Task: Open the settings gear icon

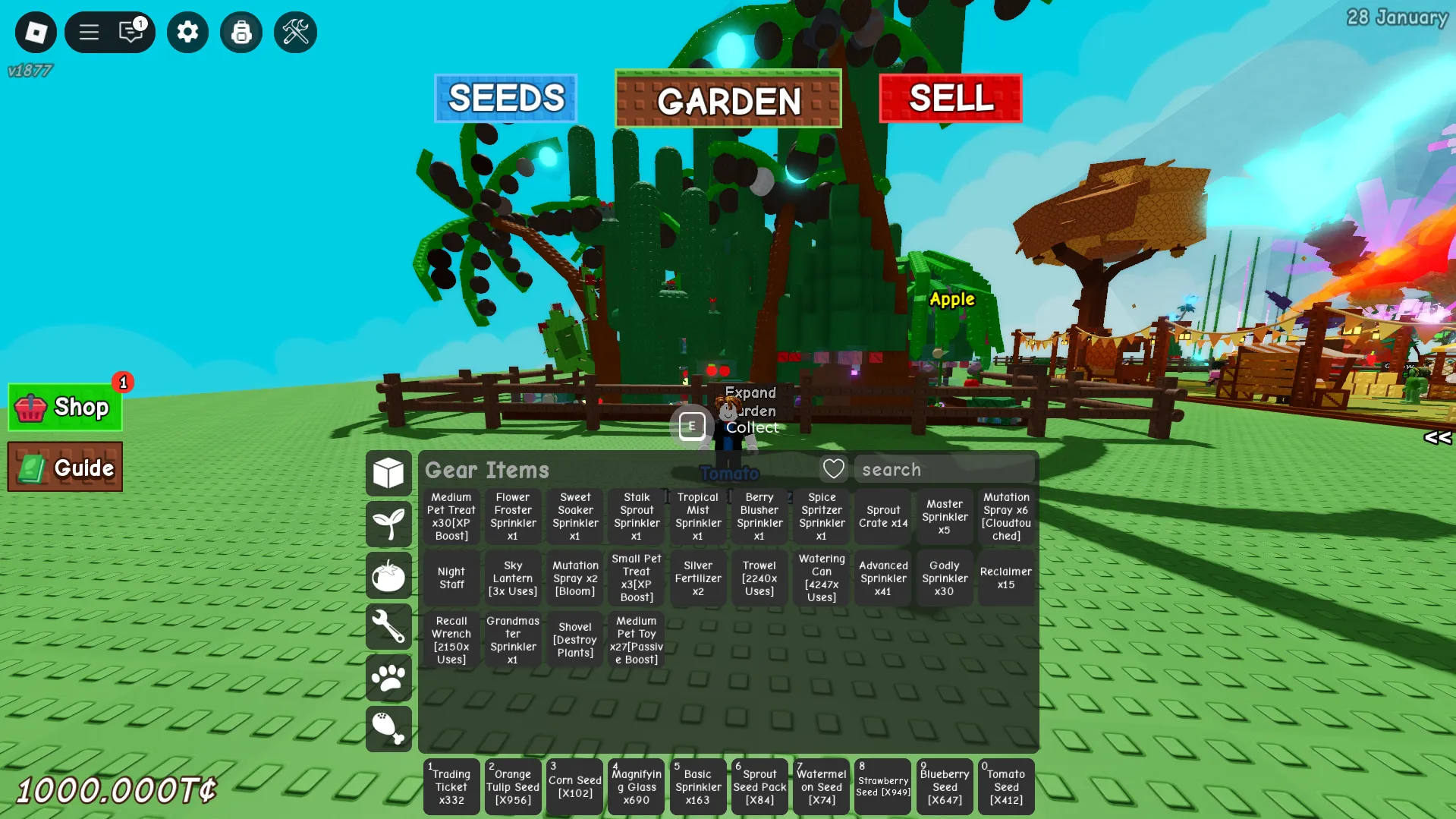Action: pyautogui.click(x=187, y=32)
